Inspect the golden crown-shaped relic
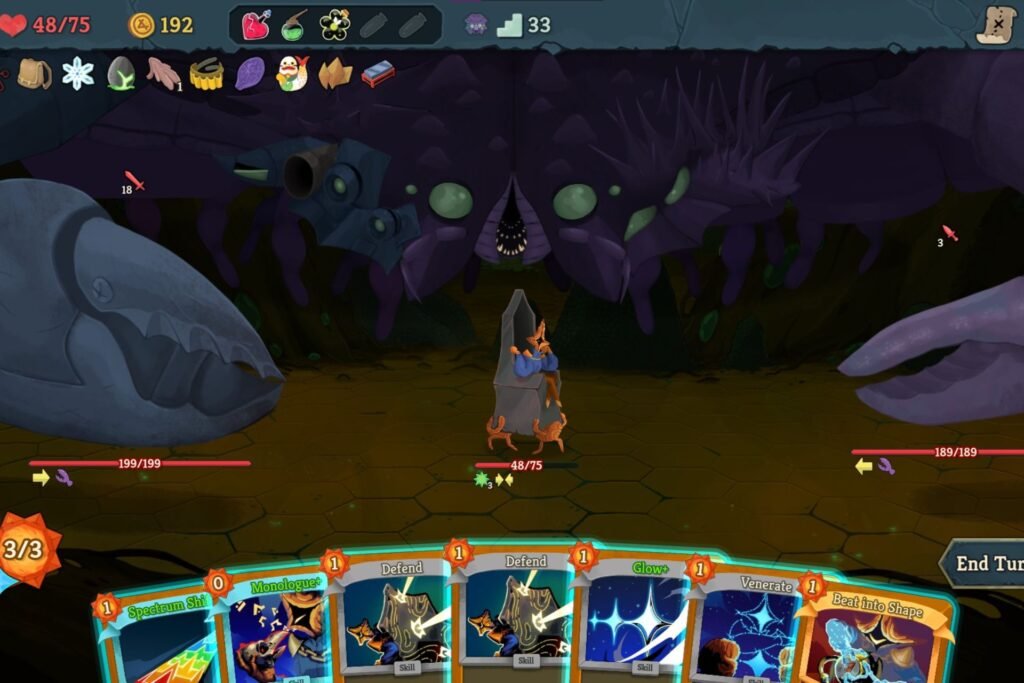Image resolution: width=1024 pixels, height=683 pixels. [206, 73]
